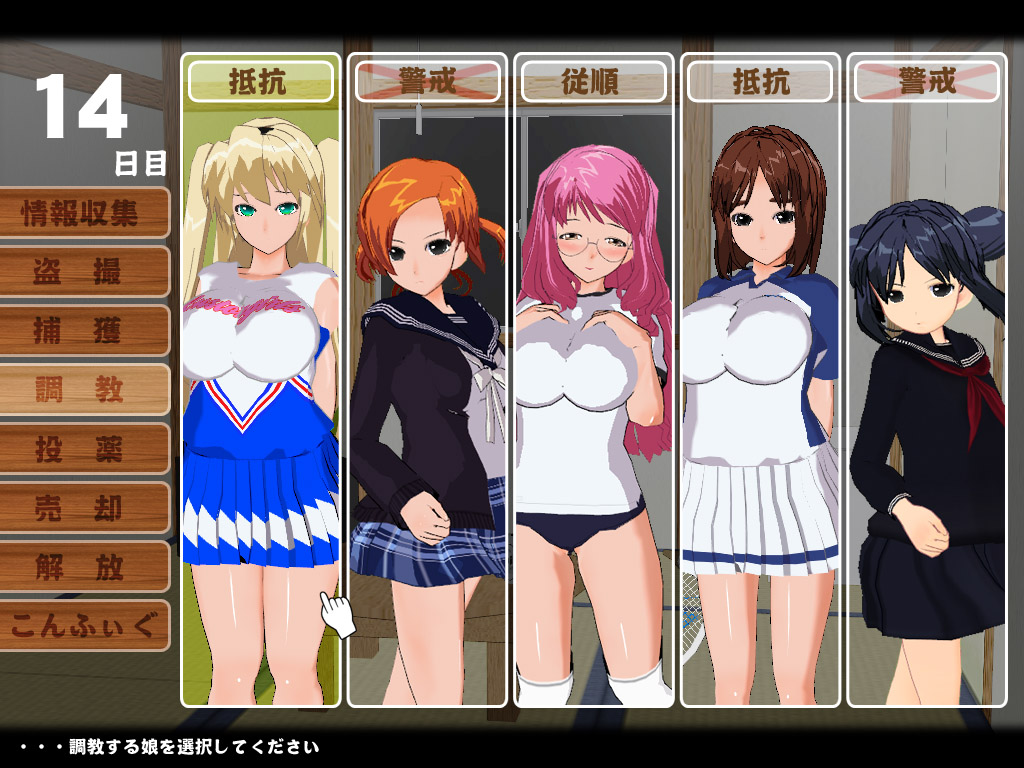1024x768 pixels.
Task: Open the 情報収集 menu entry
Action: pyautogui.click(x=82, y=213)
